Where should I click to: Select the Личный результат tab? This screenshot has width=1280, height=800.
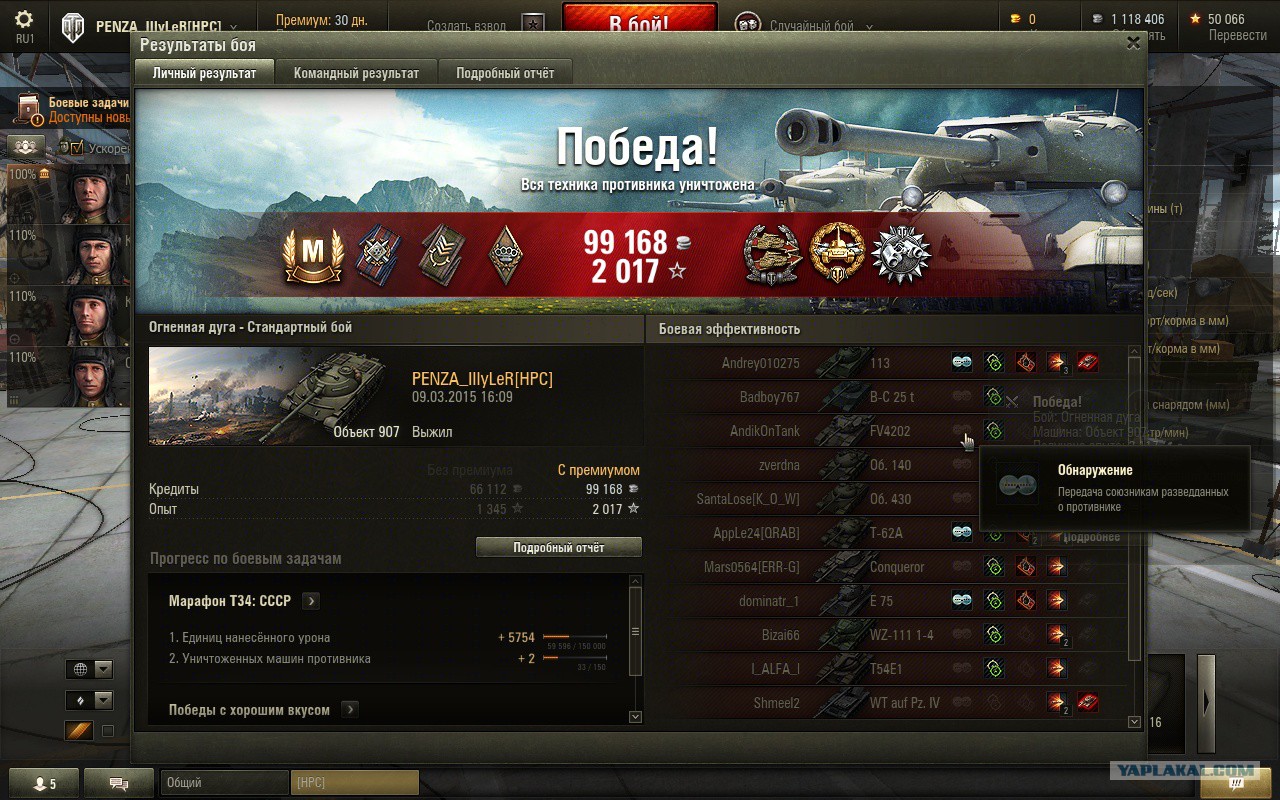204,73
